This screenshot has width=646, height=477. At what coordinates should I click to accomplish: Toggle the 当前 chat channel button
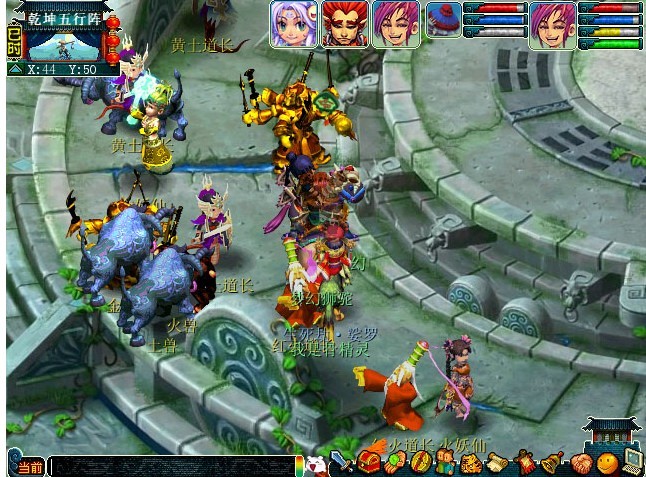(x=27, y=467)
